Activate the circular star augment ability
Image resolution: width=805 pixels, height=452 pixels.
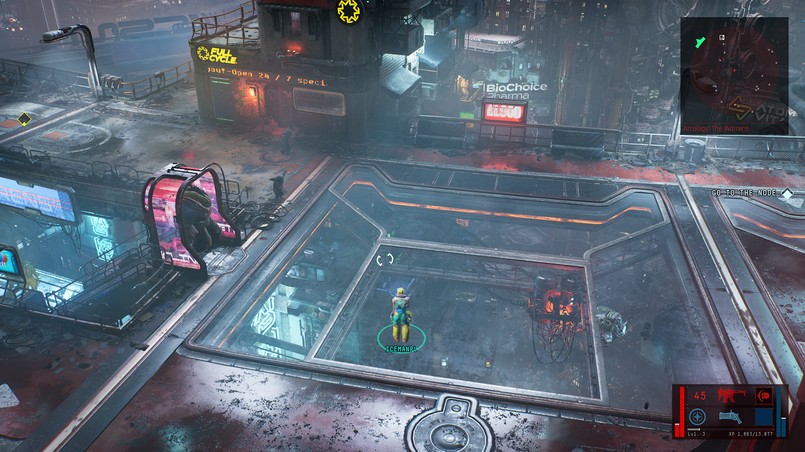coord(699,418)
